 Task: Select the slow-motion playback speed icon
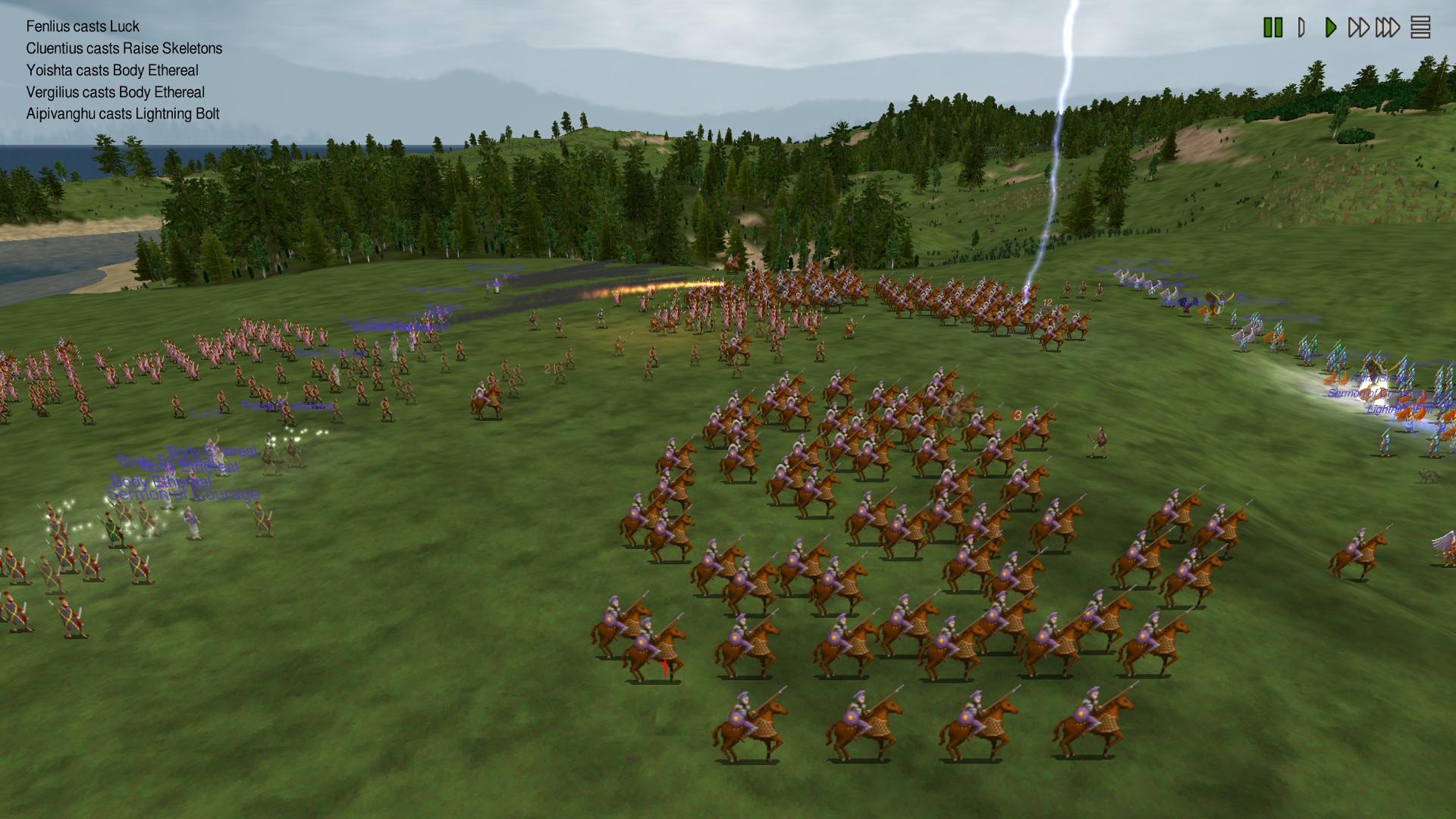tap(1301, 27)
